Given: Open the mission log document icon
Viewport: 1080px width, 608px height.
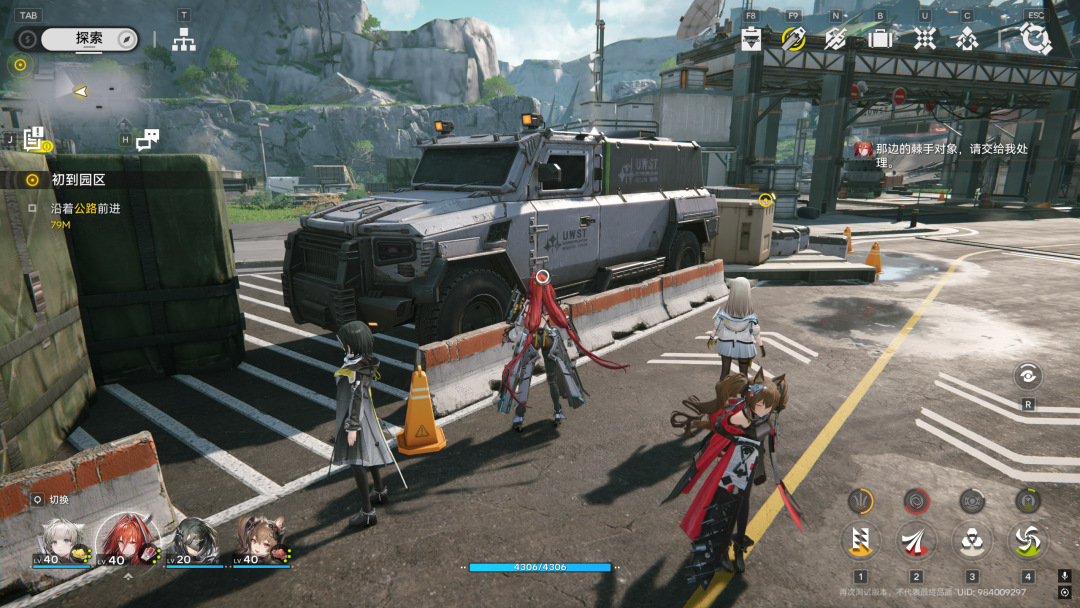Looking at the screenshot, I should pyautogui.click(x=34, y=139).
